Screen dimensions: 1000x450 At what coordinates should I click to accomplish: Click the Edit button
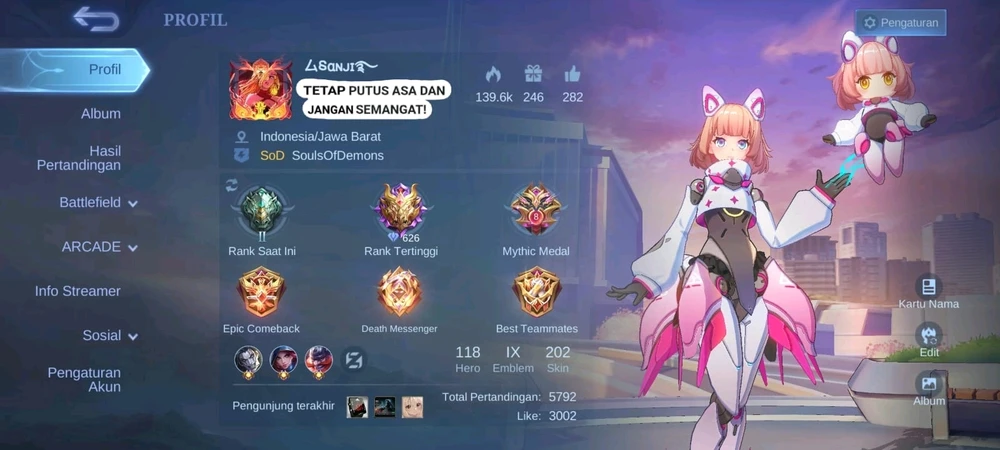coord(929,339)
